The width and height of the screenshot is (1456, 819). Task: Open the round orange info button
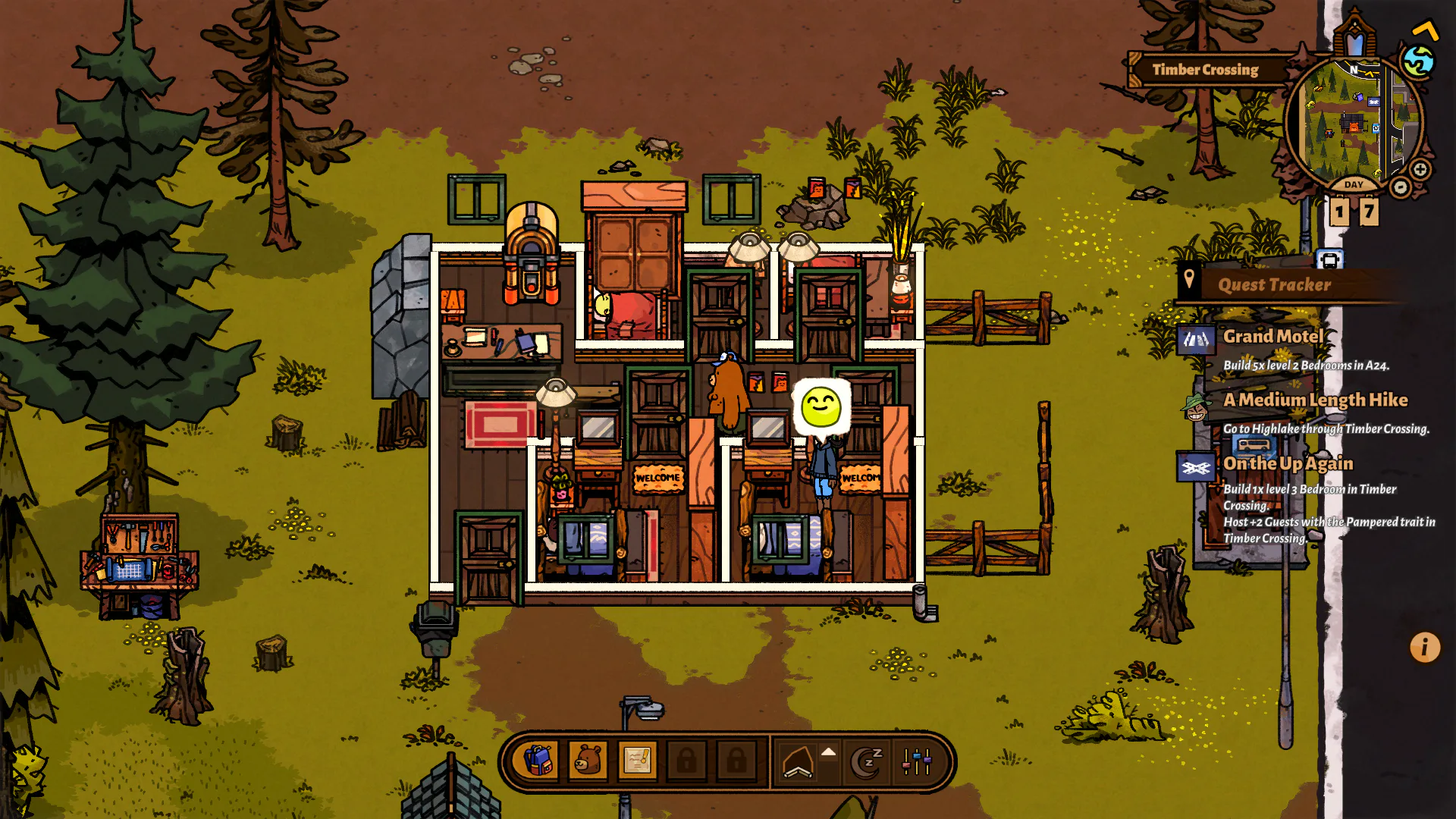pos(1424,648)
